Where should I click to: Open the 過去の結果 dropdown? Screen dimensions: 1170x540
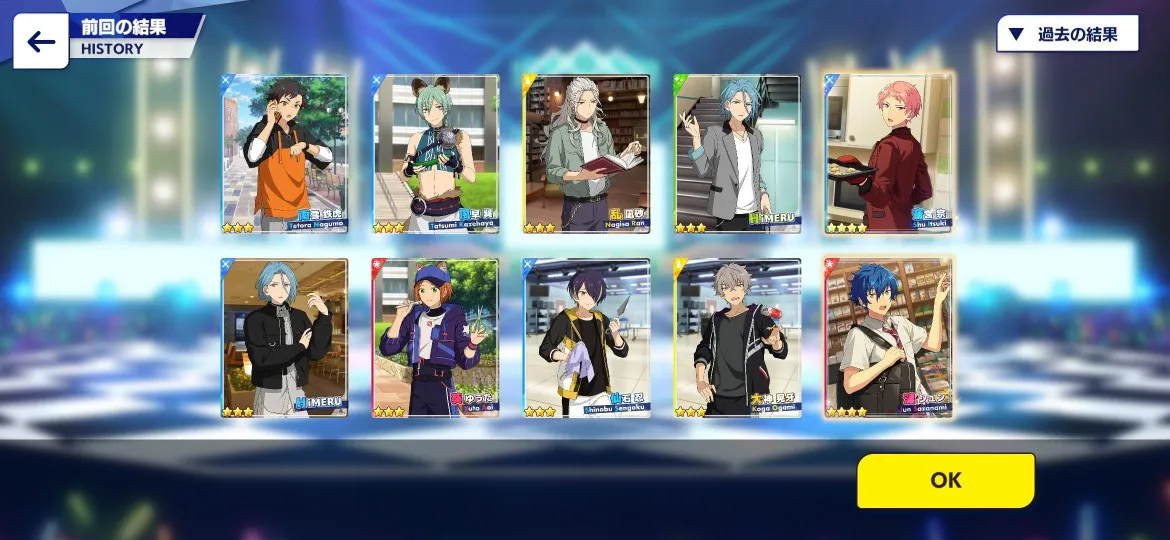(x=1068, y=34)
